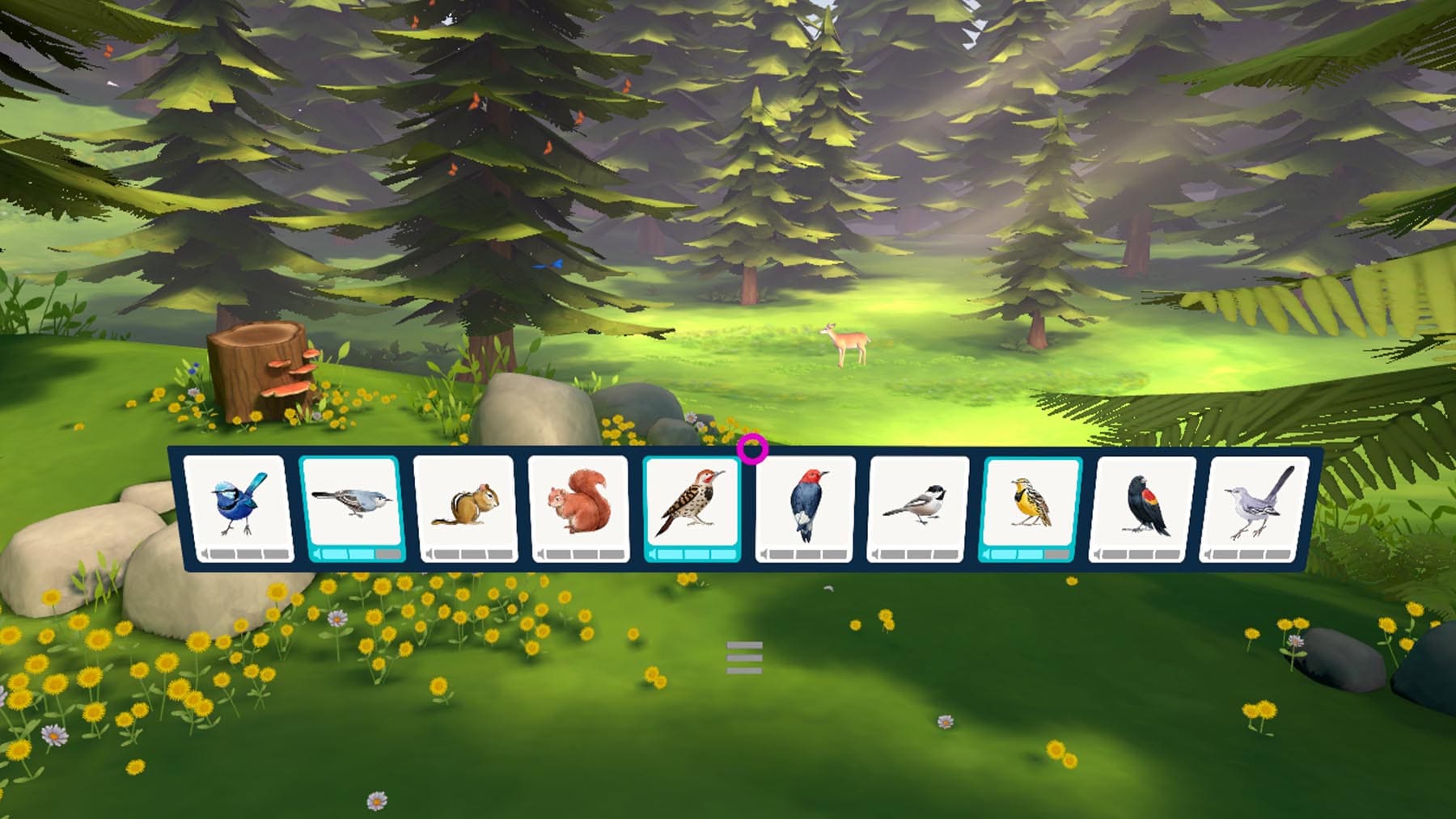Image resolution: width=1456 pixels, height=819 pixels.
Task: Open the three-bar hamburger menu
Action: [744, 658]
